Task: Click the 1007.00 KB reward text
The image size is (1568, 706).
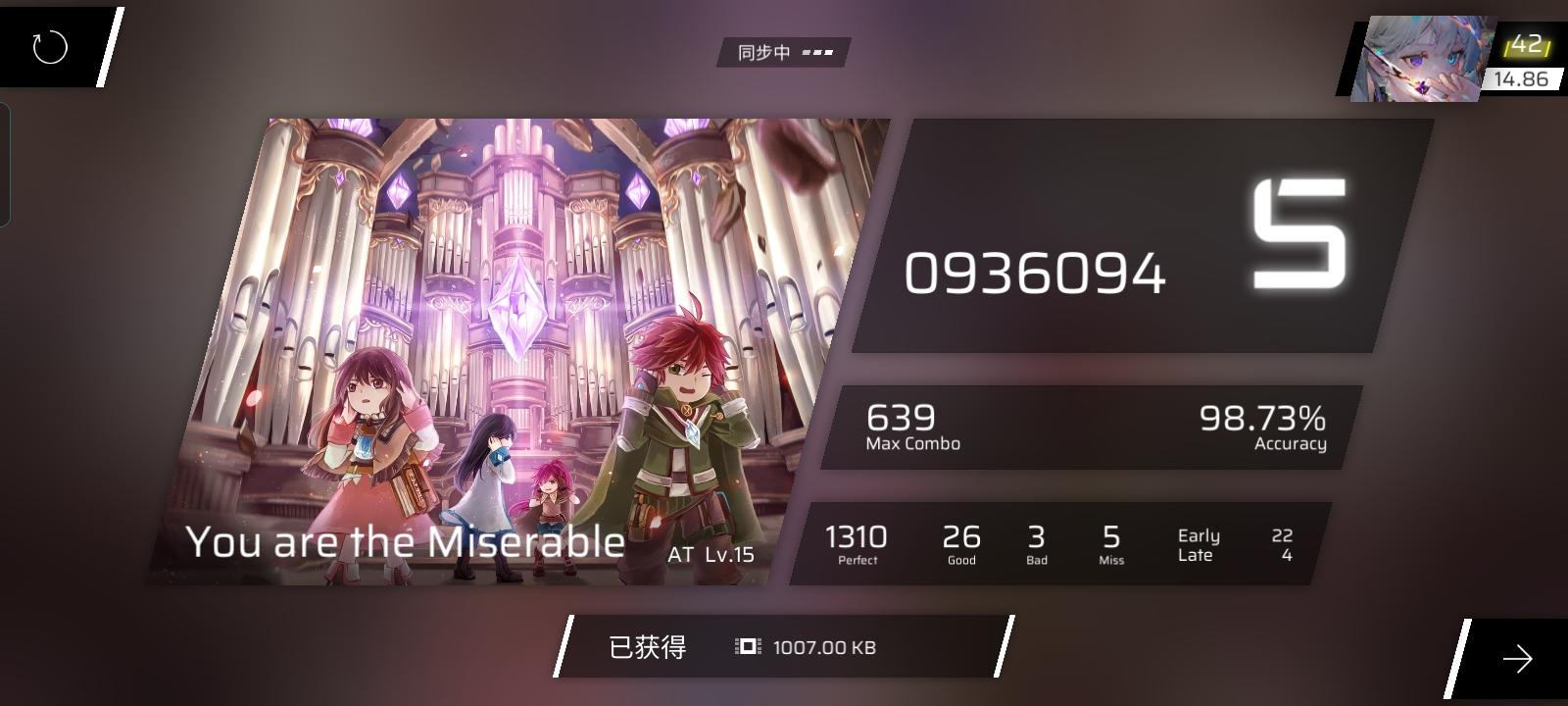Action: pos(825,647)
